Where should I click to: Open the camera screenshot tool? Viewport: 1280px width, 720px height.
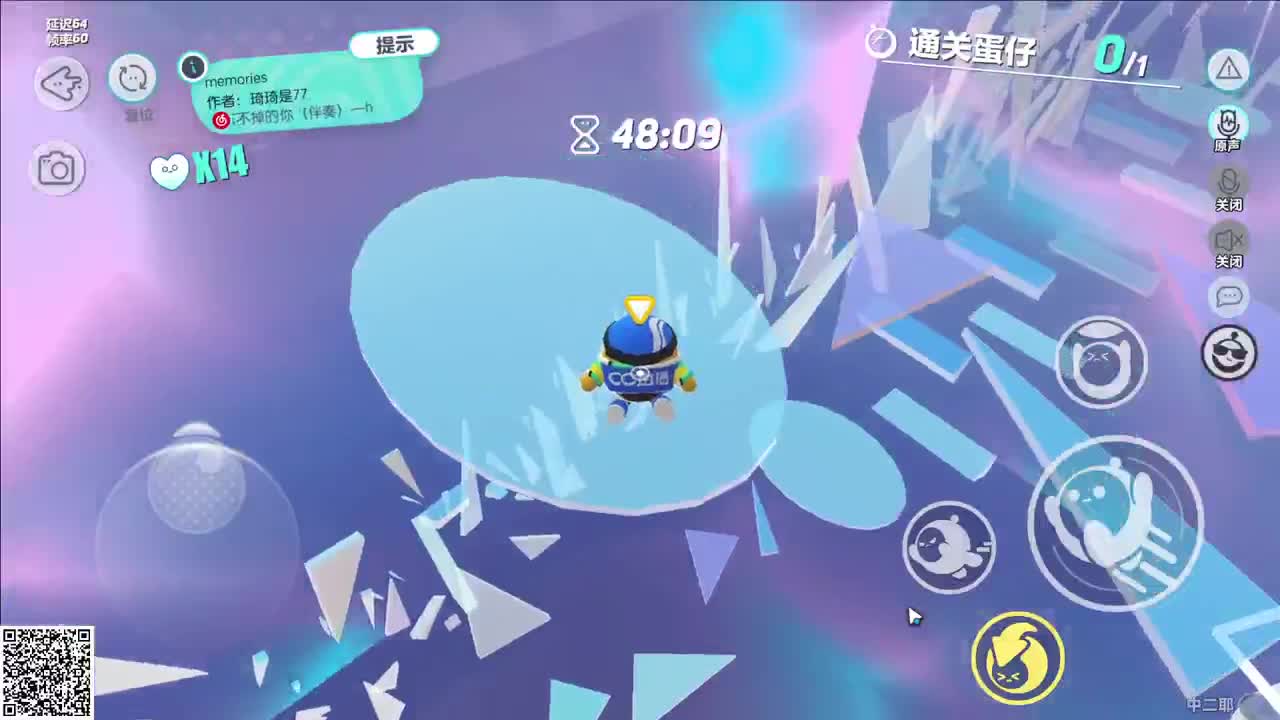click(x=60, y=168)
